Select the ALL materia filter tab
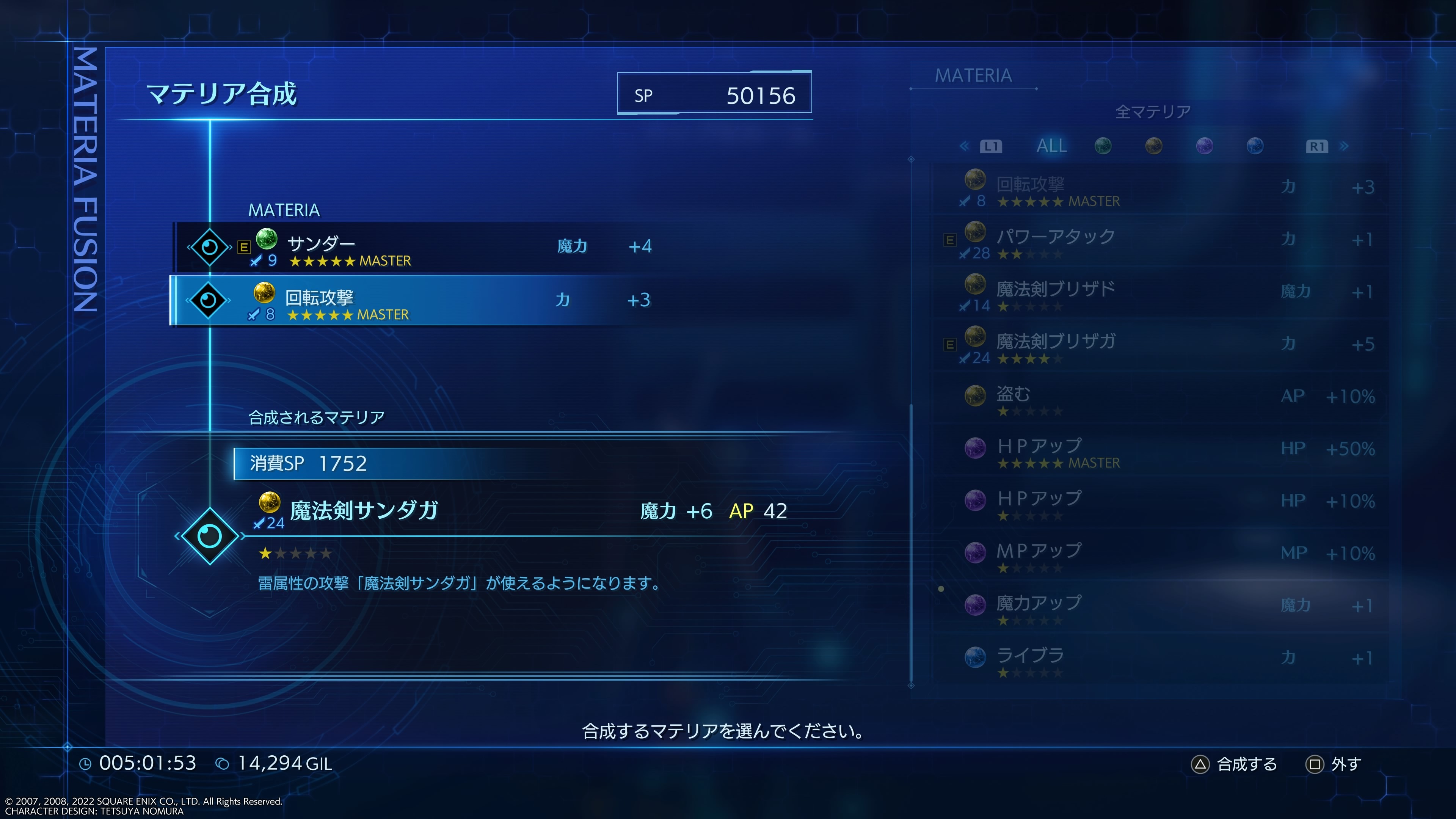Viewport: 1456px width, 819px height. click(x=1052, y=146)
